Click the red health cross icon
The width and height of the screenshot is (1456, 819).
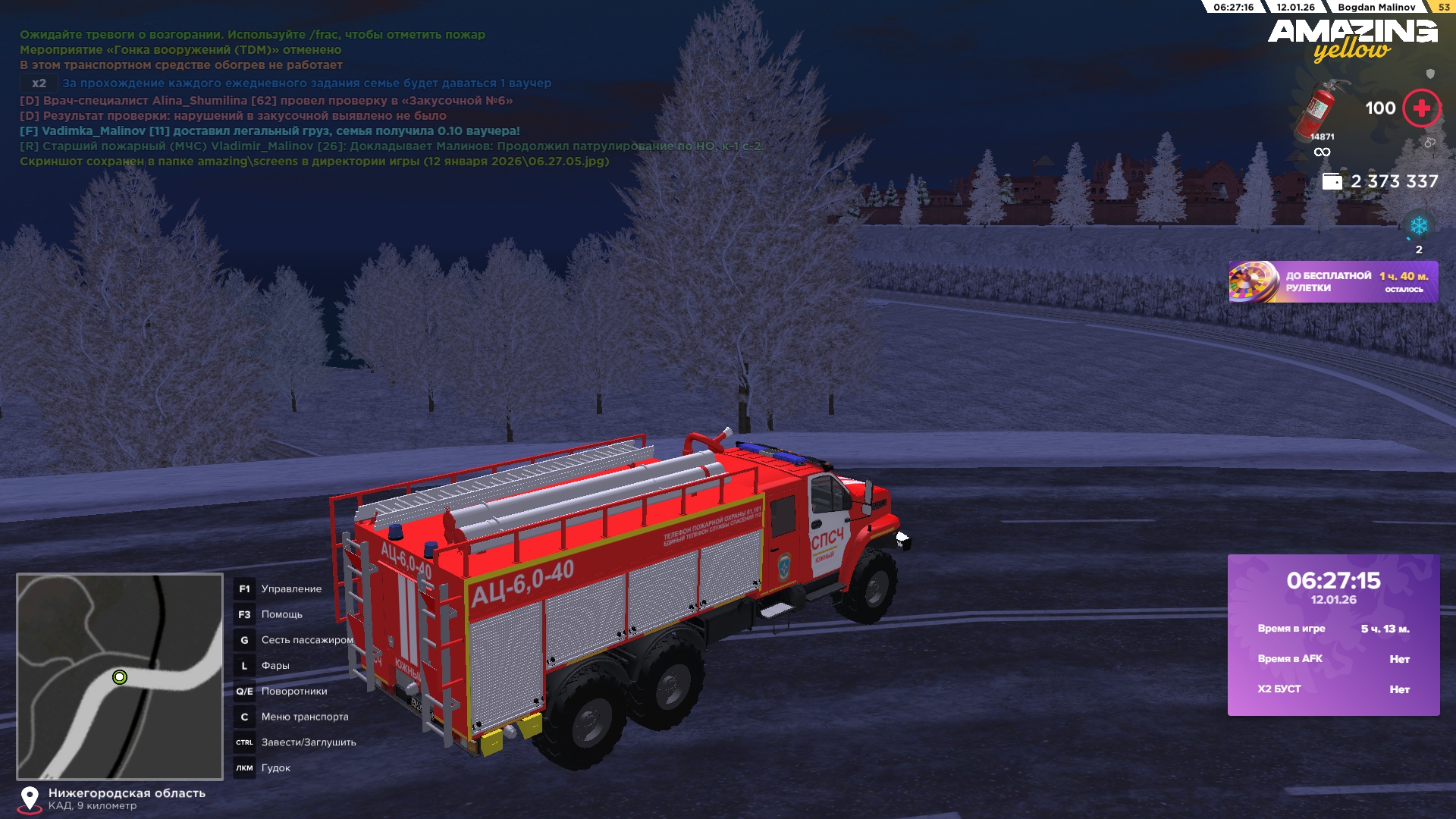click(x=1421, y=108)
